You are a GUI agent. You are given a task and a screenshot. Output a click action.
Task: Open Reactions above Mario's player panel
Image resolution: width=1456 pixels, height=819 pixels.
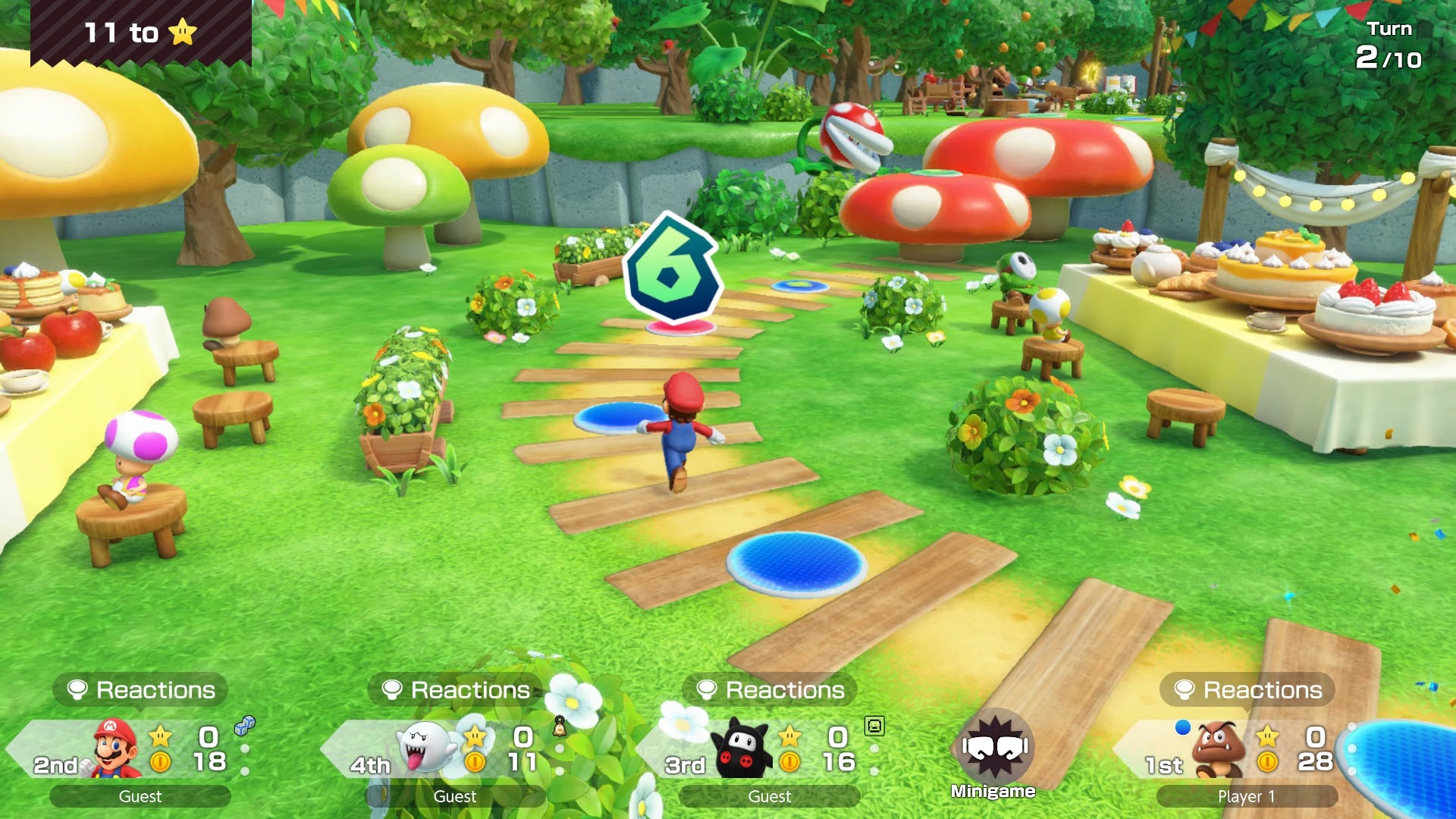[141, 689]
